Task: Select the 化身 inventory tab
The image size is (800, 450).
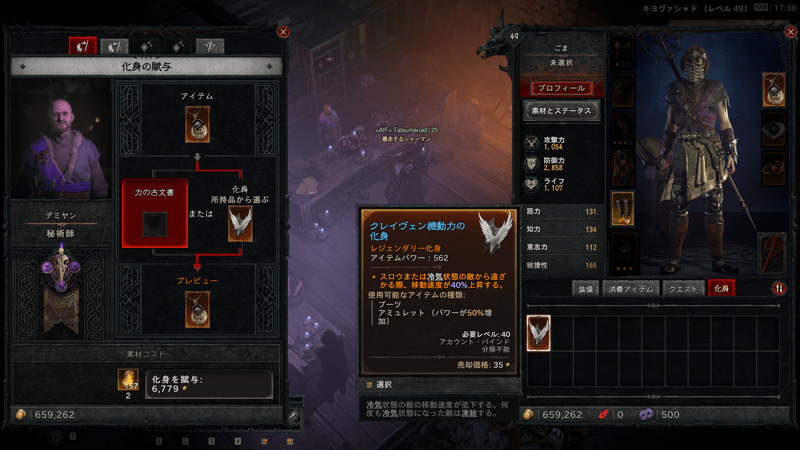Action: 722,288
